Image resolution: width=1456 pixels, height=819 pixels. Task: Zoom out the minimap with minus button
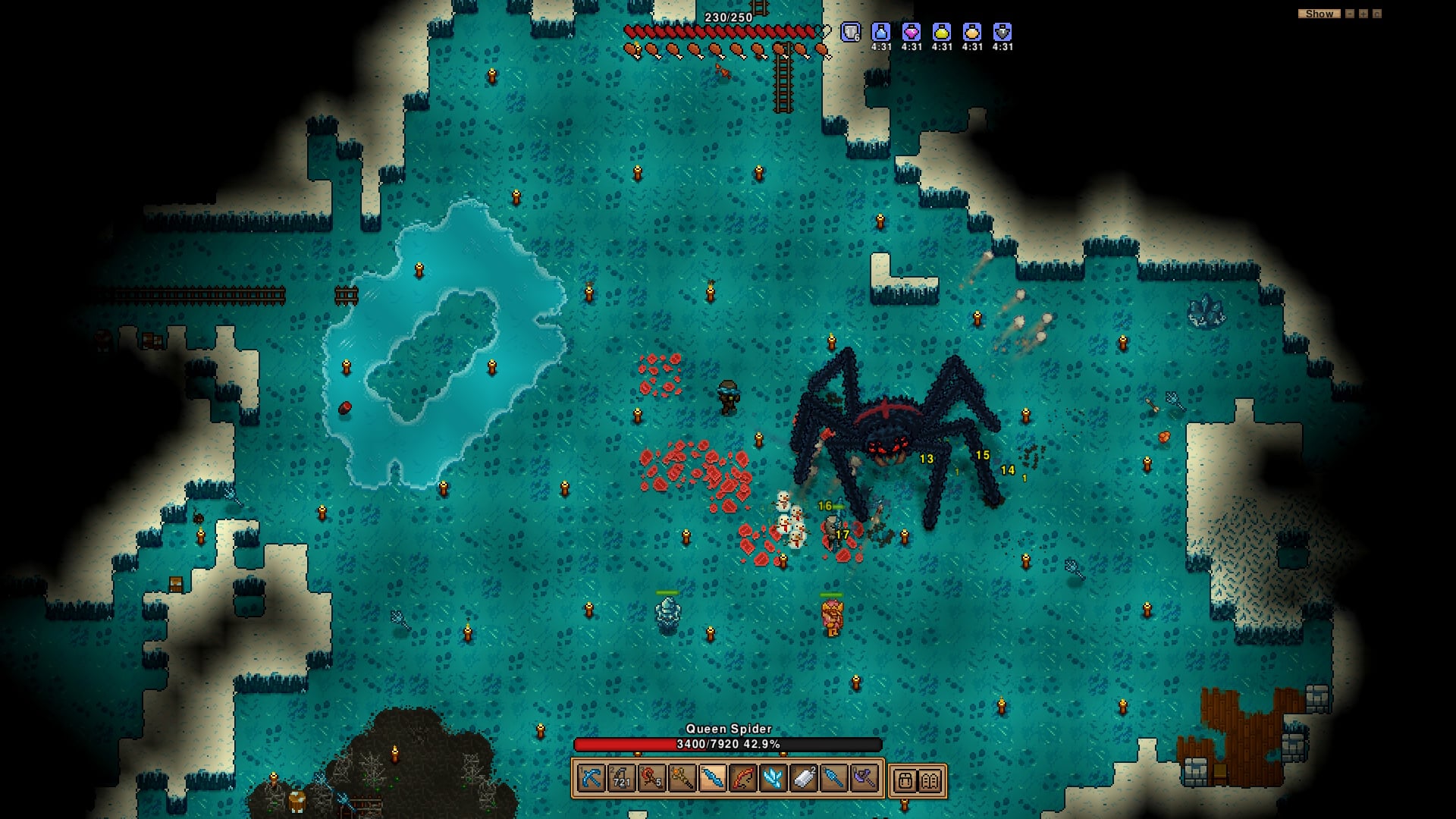pos(1350,14)
